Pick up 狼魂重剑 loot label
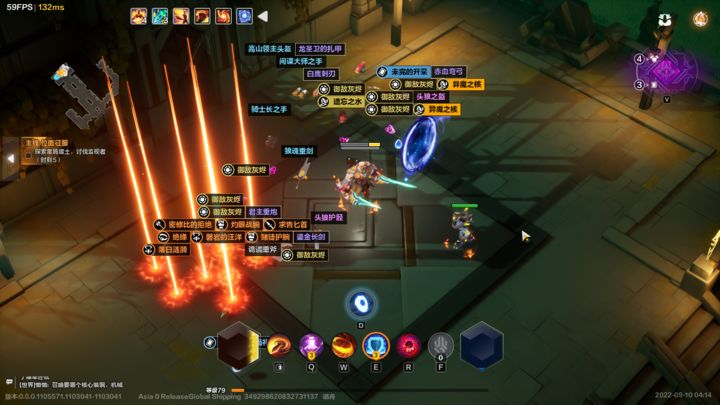The image size is (720, 405). (298, 151)
